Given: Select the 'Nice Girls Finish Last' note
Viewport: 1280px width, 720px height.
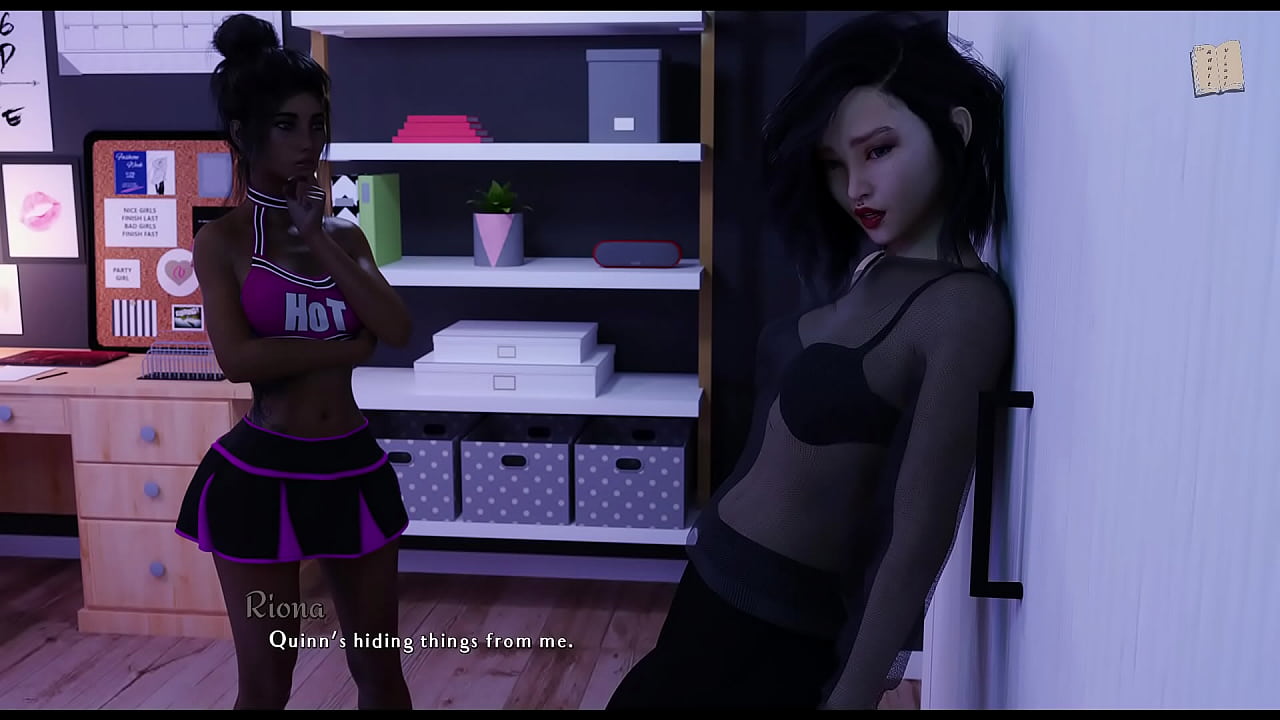Looking at the screenshot, I should (140, 223).
